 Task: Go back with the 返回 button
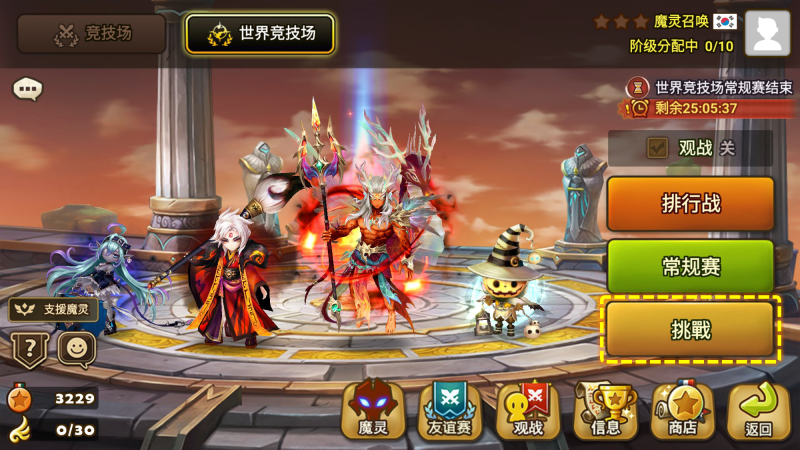759,410
